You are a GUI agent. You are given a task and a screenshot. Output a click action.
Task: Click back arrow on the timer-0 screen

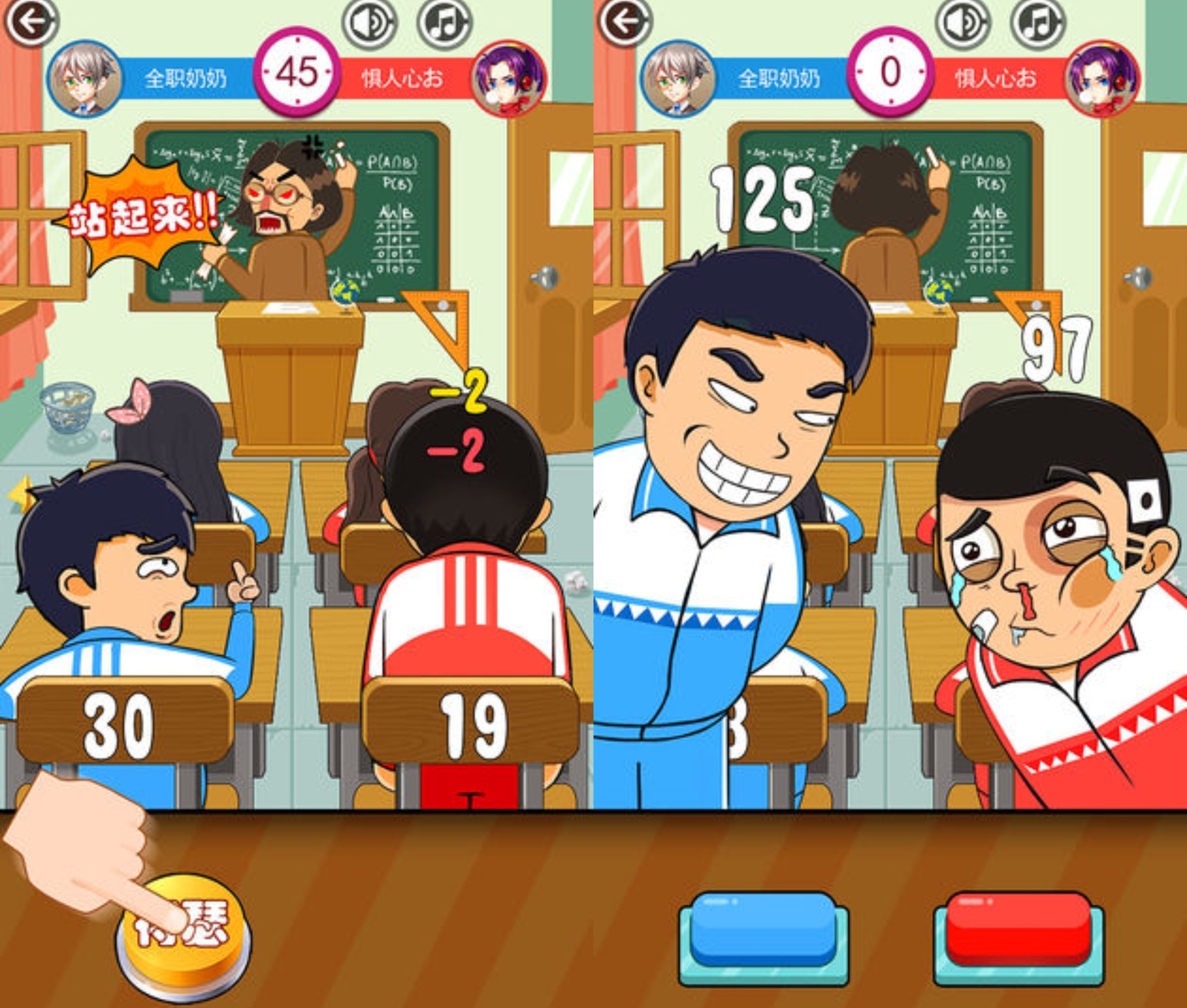(x=624, y=22)
